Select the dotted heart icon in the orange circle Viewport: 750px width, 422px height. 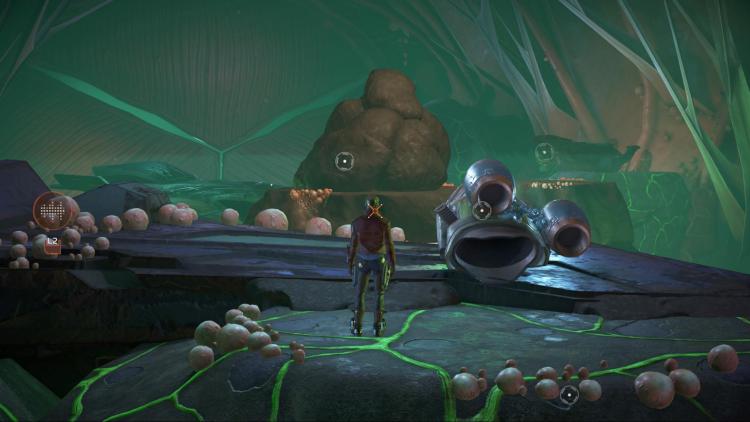[x=54, y=210]
